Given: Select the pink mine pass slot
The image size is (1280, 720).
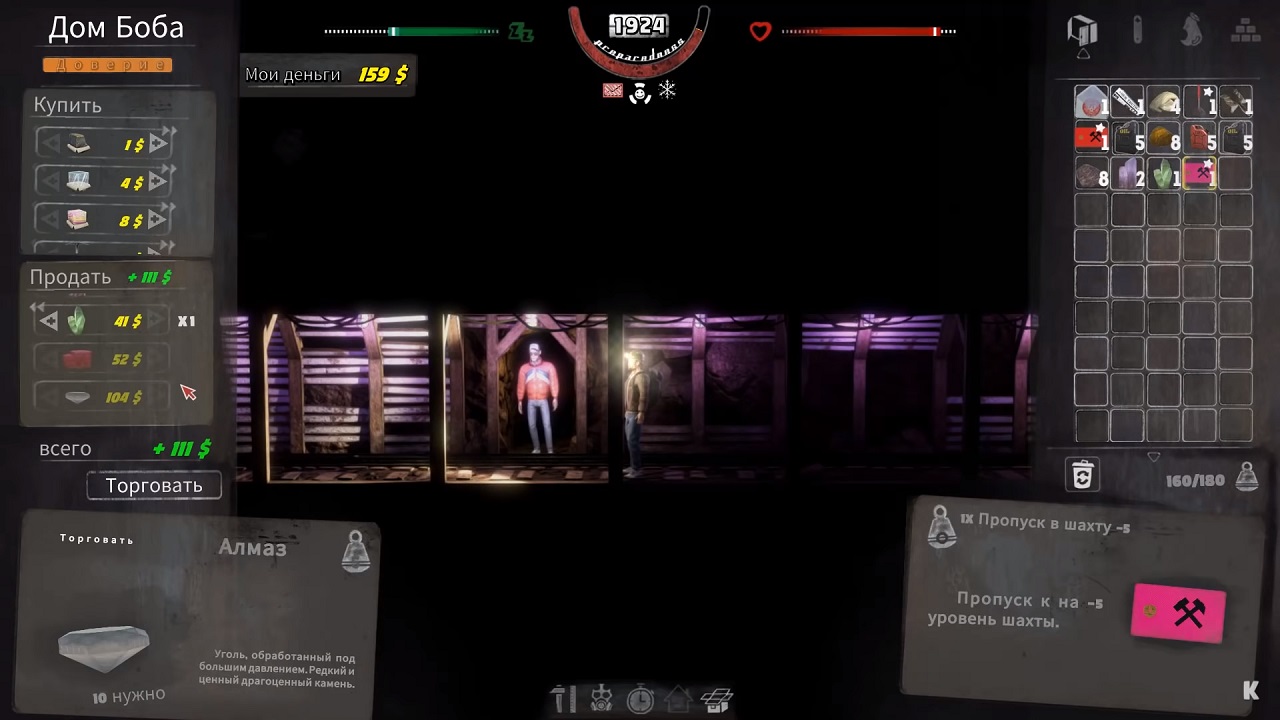Looking at the screenshot, I should pyautogui.click(x=1199, y=173).
